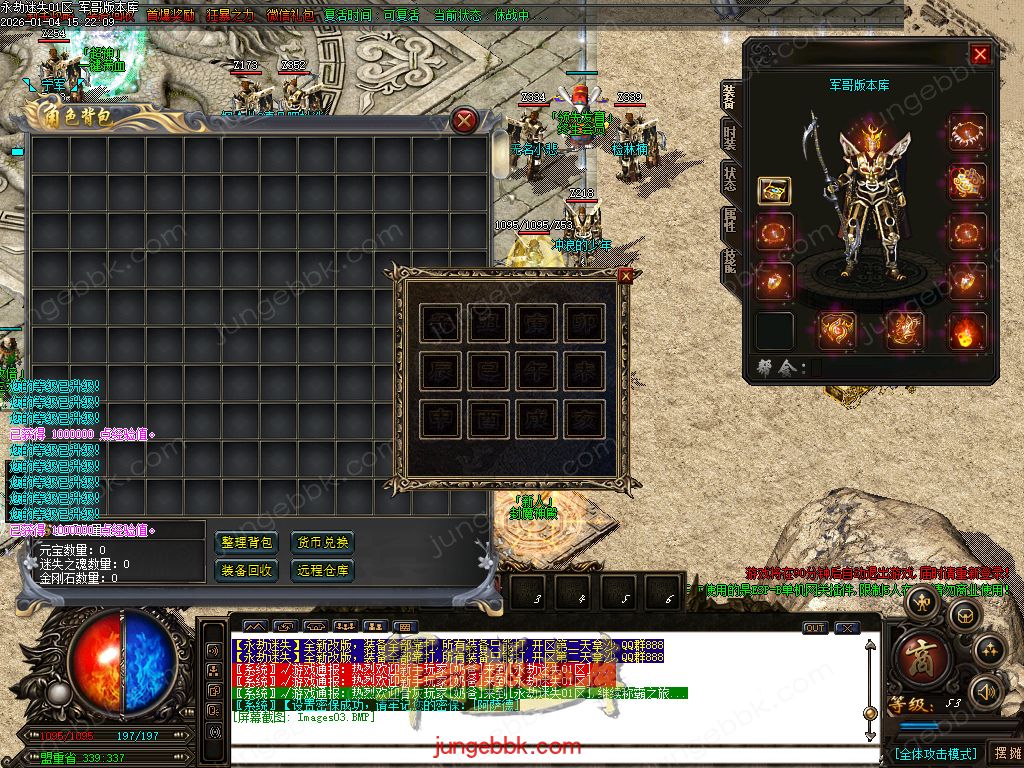
Task: Activate the 狂暴之力 berserk power menu
Action: point(230,16)
